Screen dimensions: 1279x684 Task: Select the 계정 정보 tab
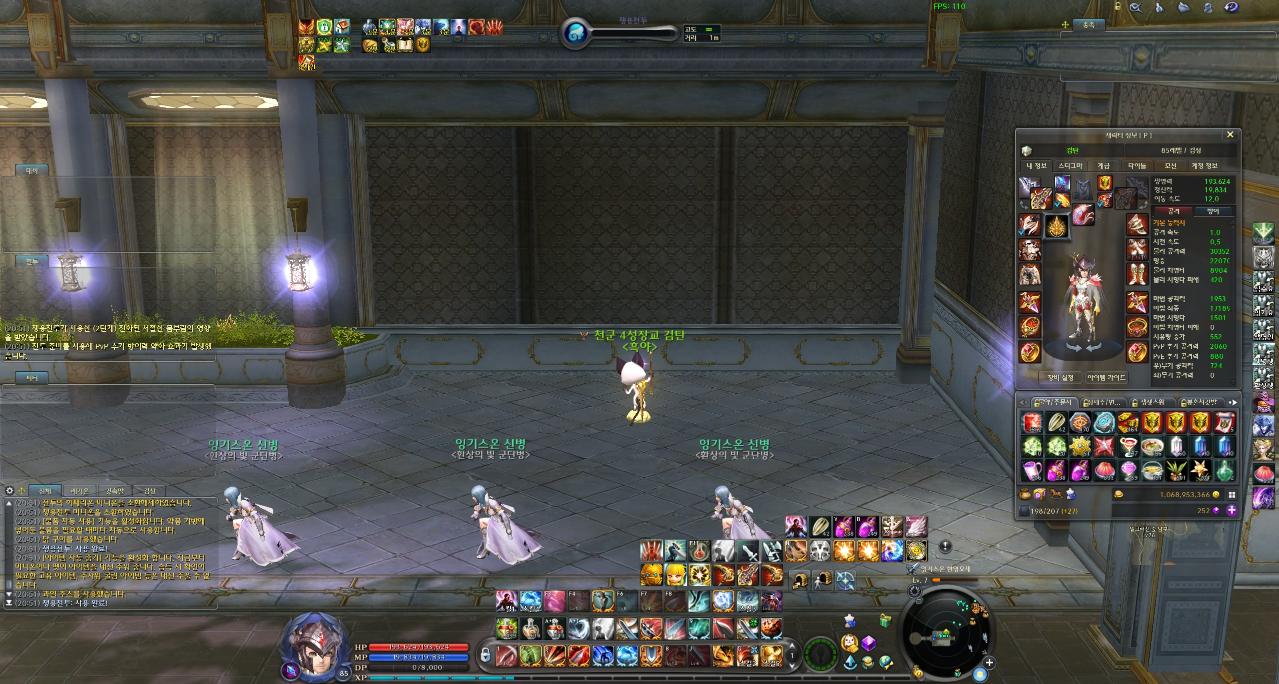(1203, 166)
